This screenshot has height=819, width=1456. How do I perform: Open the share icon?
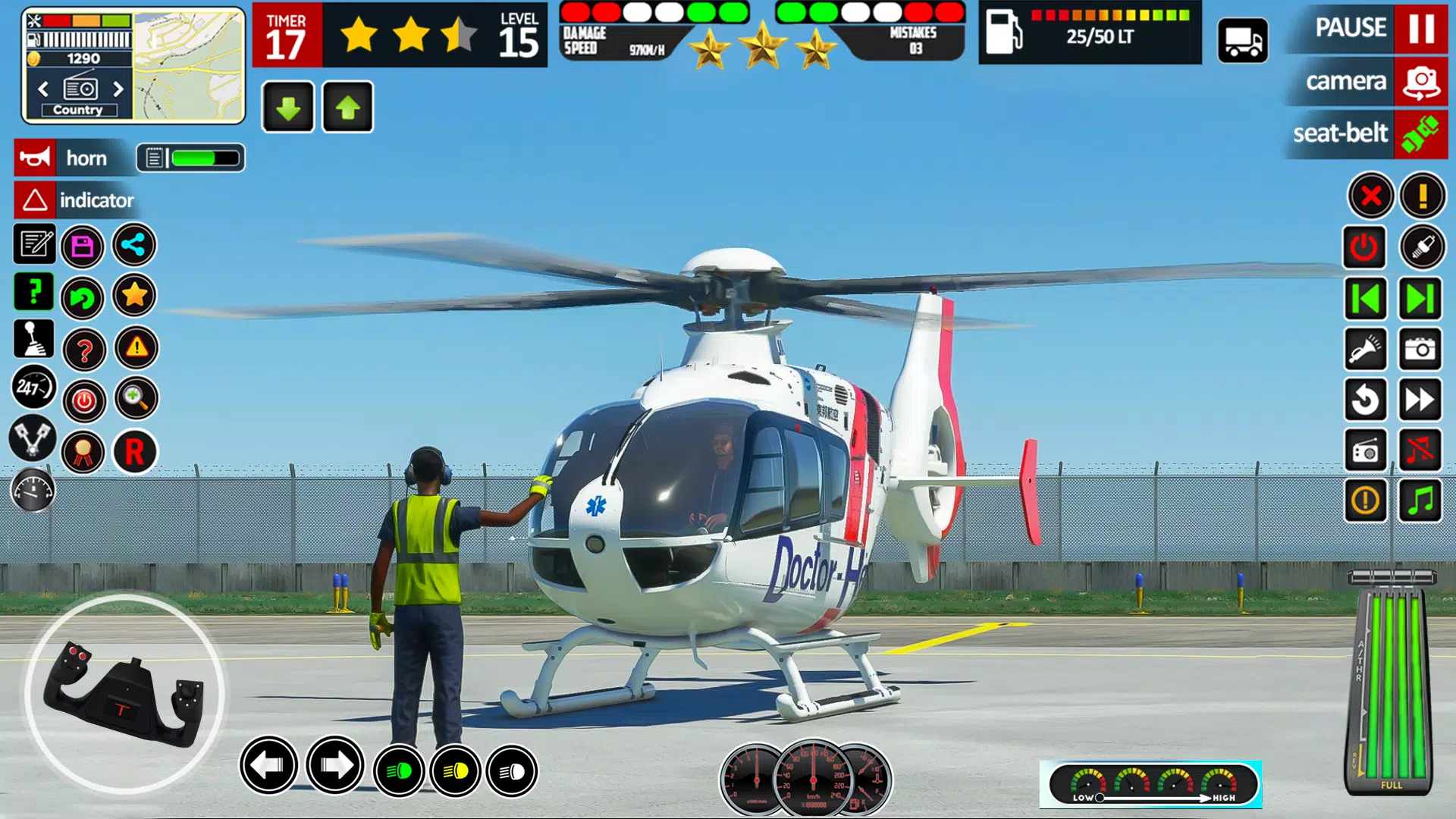134,246
